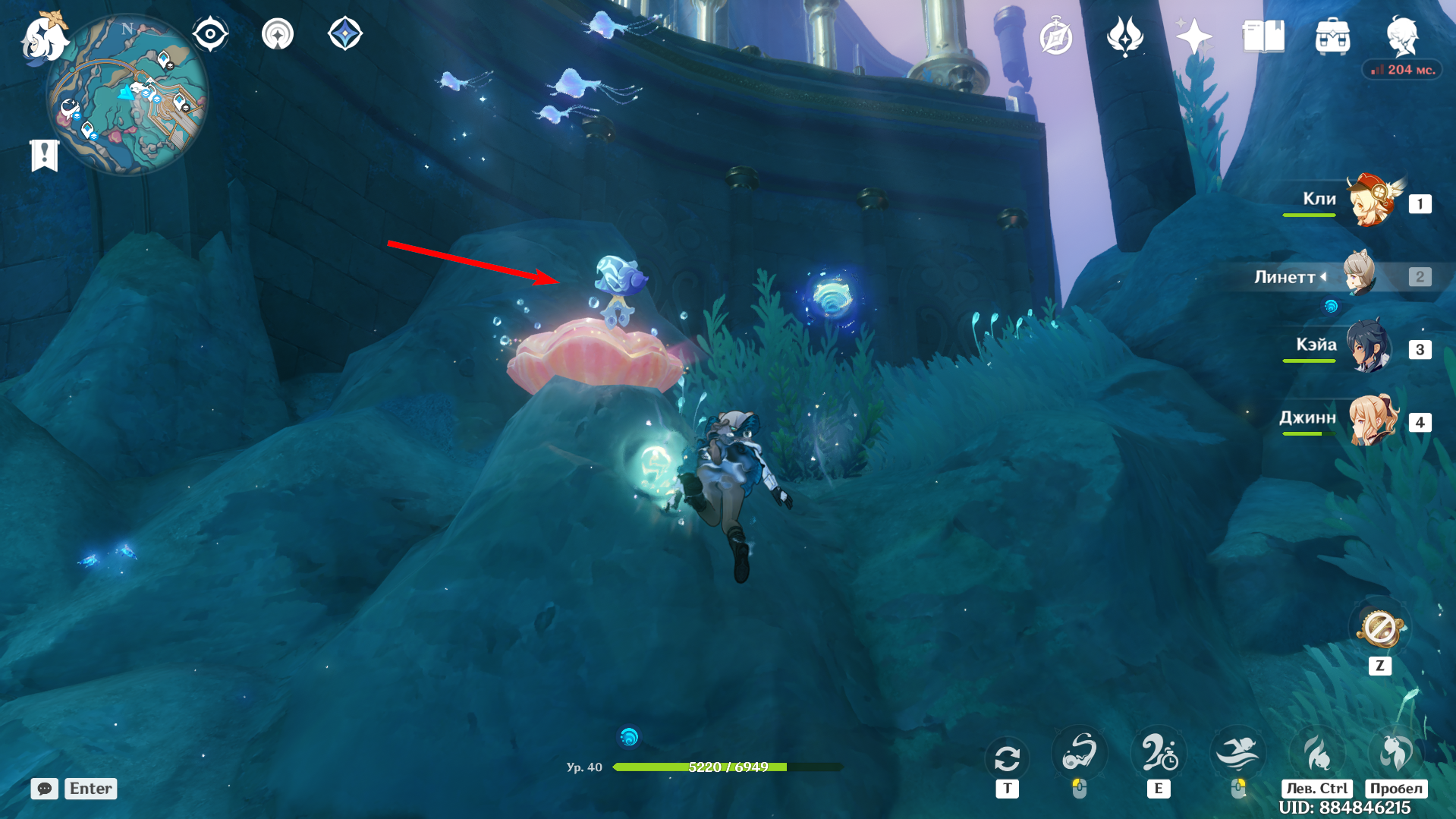The width and height of the screenshot is (1456, 819).
Task: Open the Paimon menu icon
Action: (x=44, y=38)
